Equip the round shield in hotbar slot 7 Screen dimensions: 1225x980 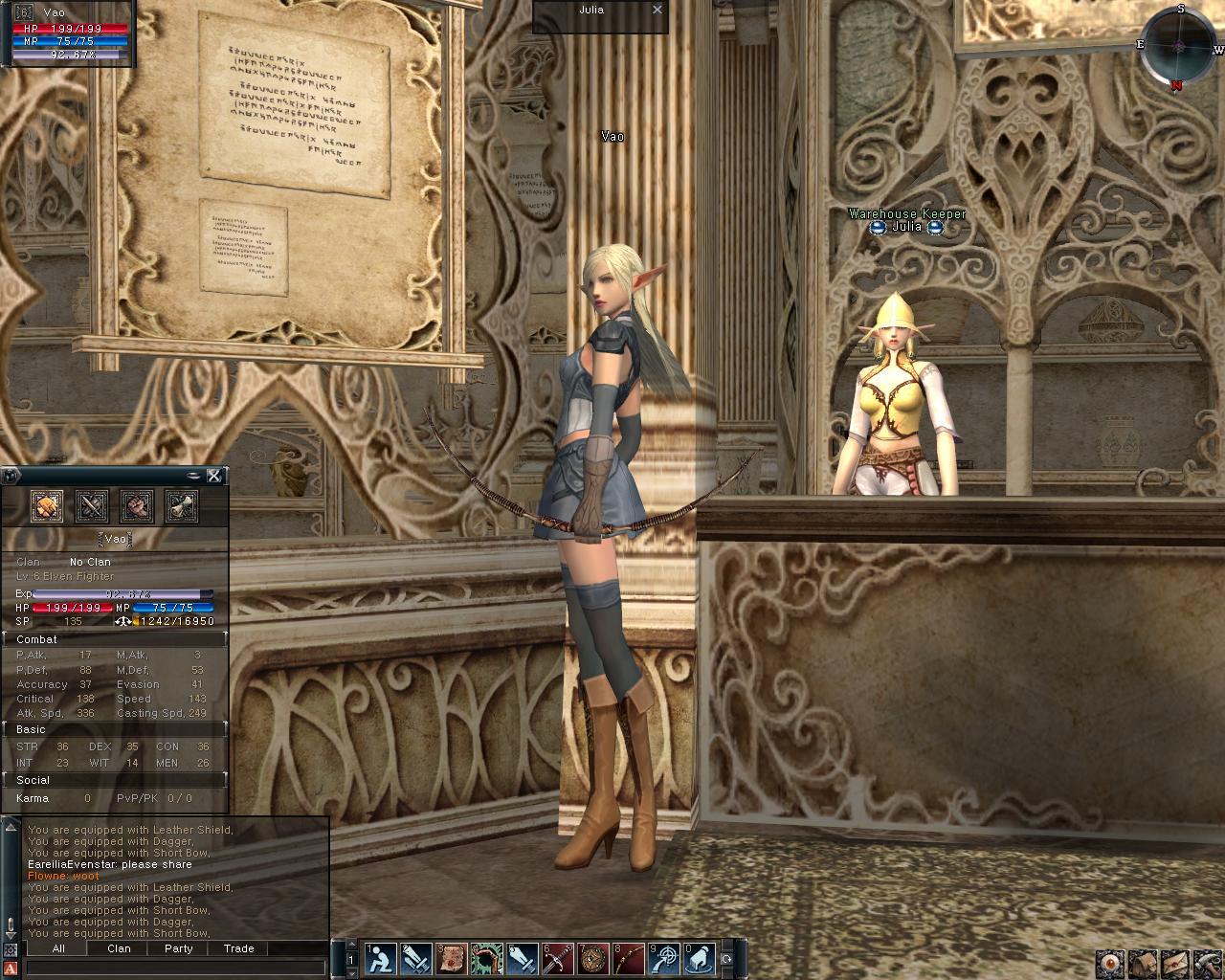592,958
